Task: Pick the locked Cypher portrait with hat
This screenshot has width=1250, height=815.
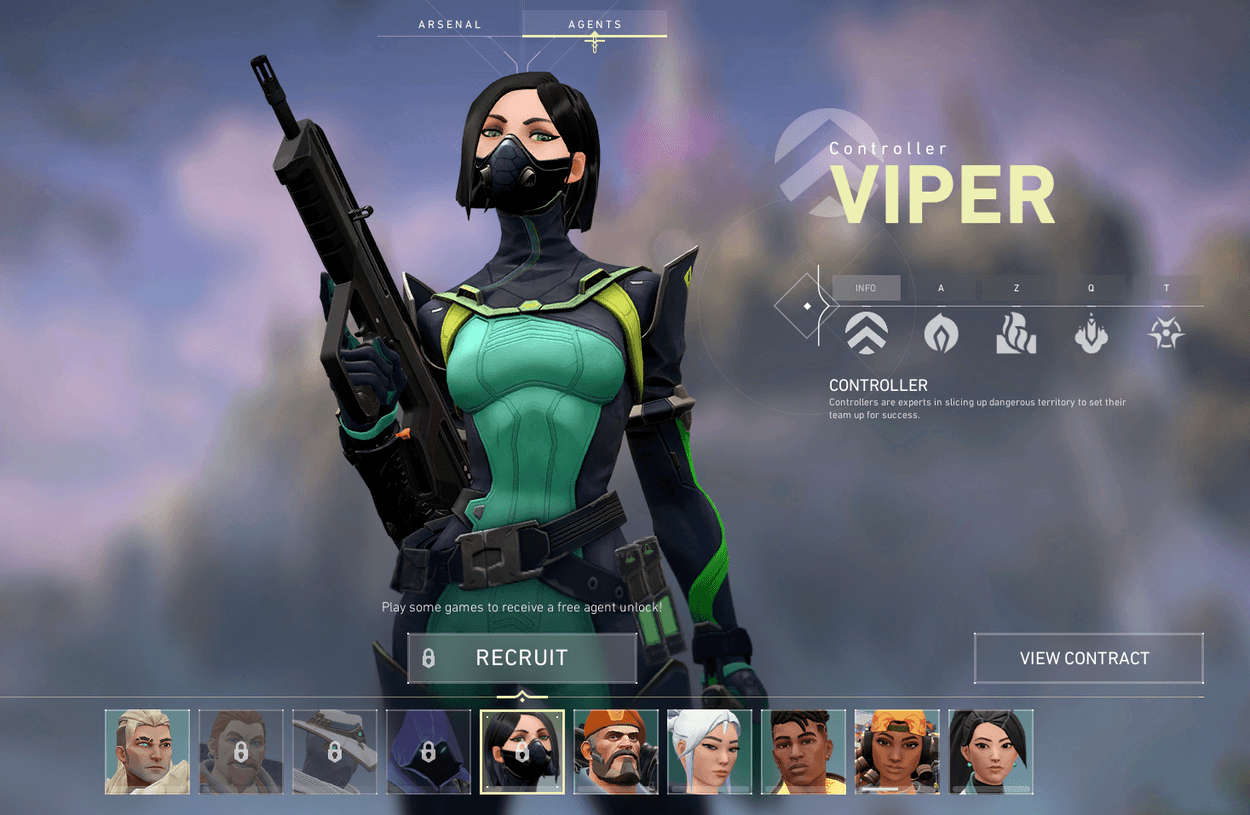Action: (335, 752)
